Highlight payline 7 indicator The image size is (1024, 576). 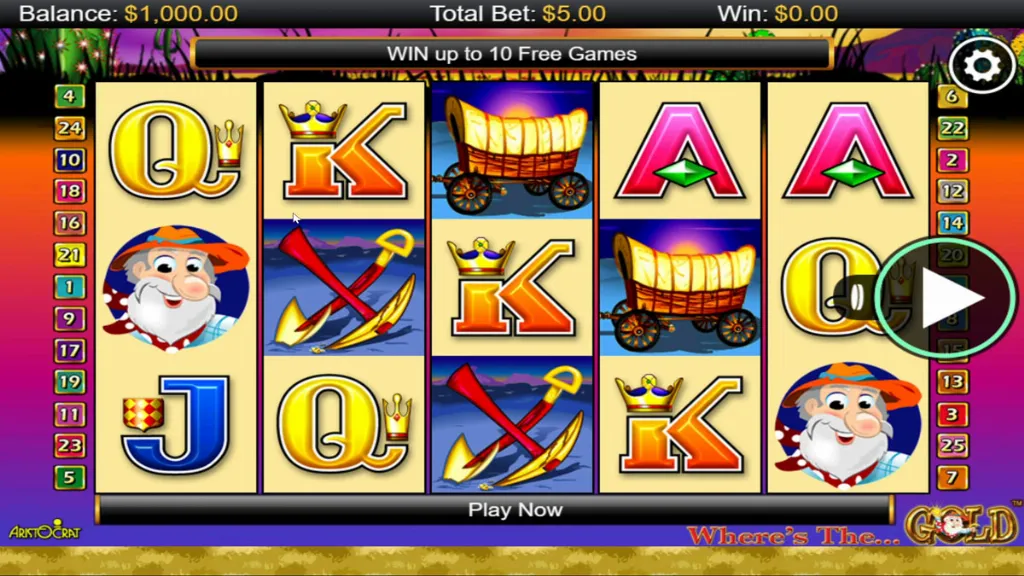pos(952,477)
